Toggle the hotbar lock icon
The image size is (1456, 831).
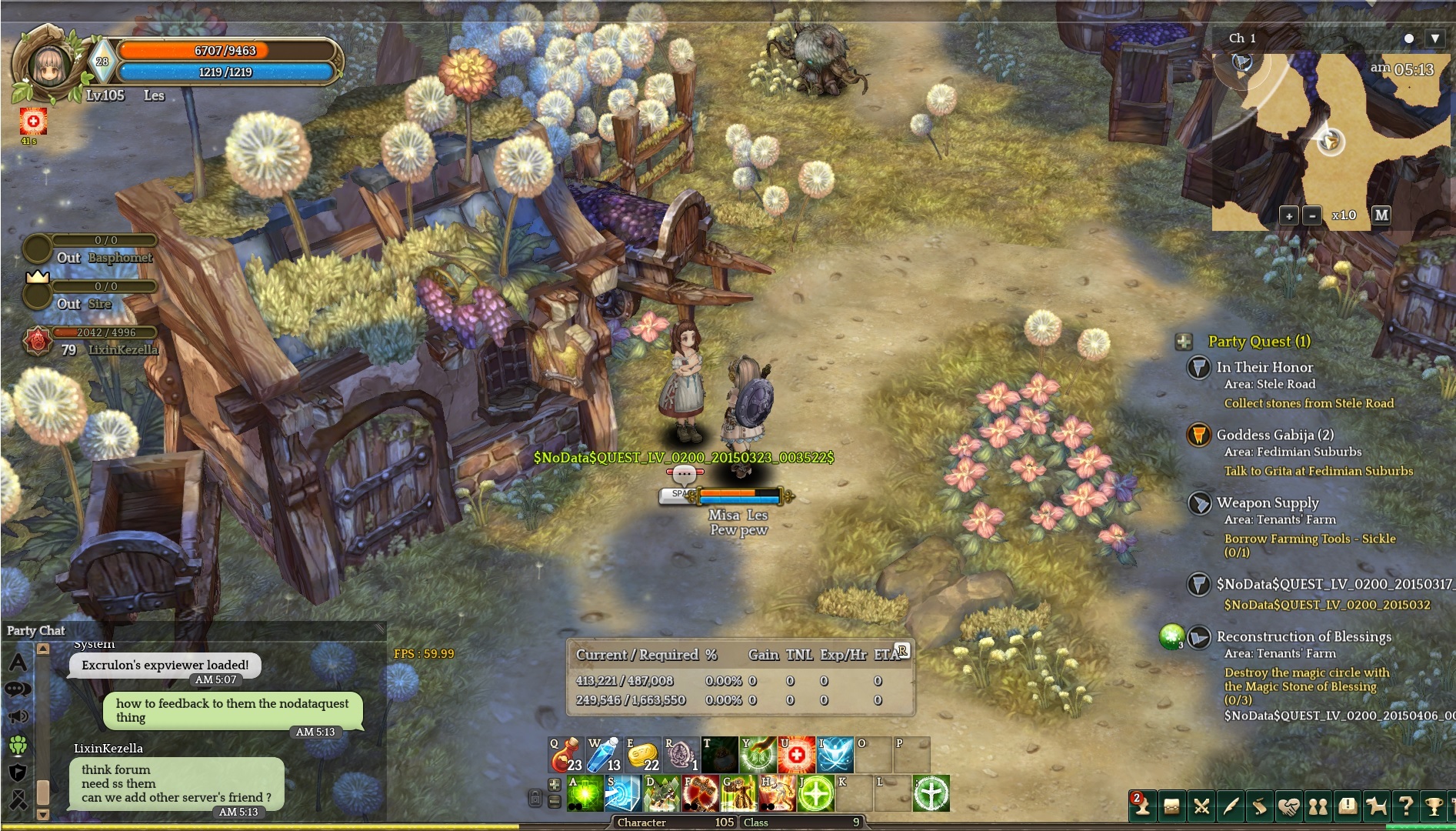tap(535, 798)
